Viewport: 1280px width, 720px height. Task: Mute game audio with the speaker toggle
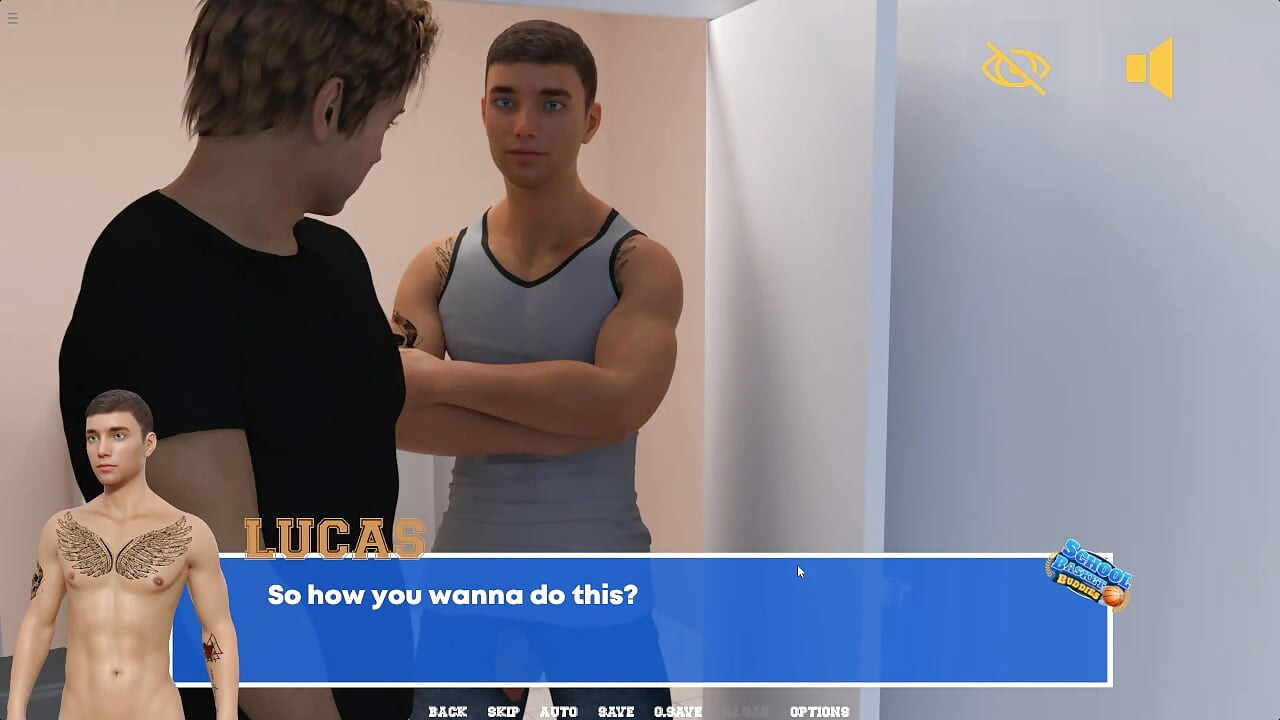pos(1152,66)
